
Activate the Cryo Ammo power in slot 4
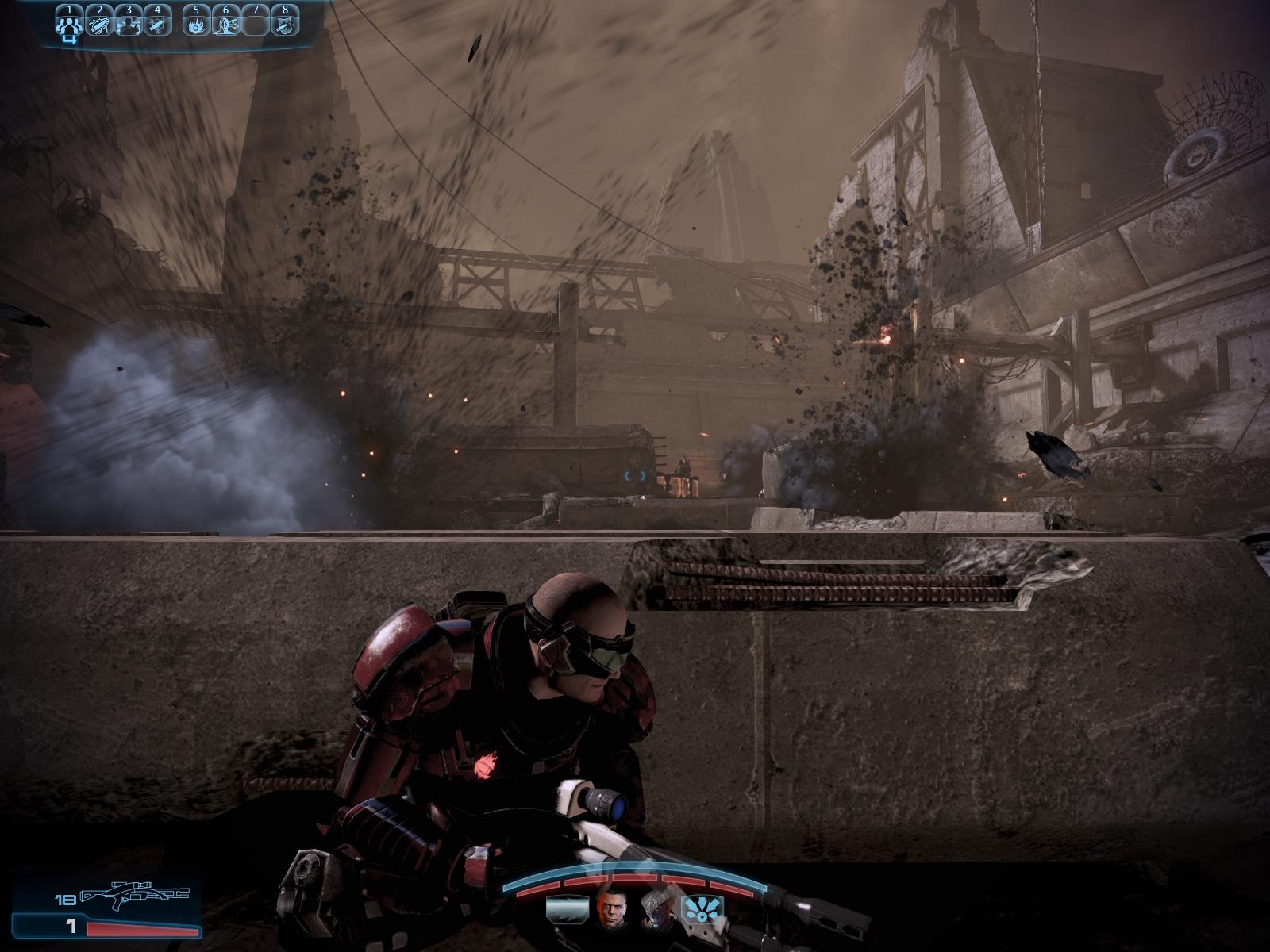click(x=158, y=25)
